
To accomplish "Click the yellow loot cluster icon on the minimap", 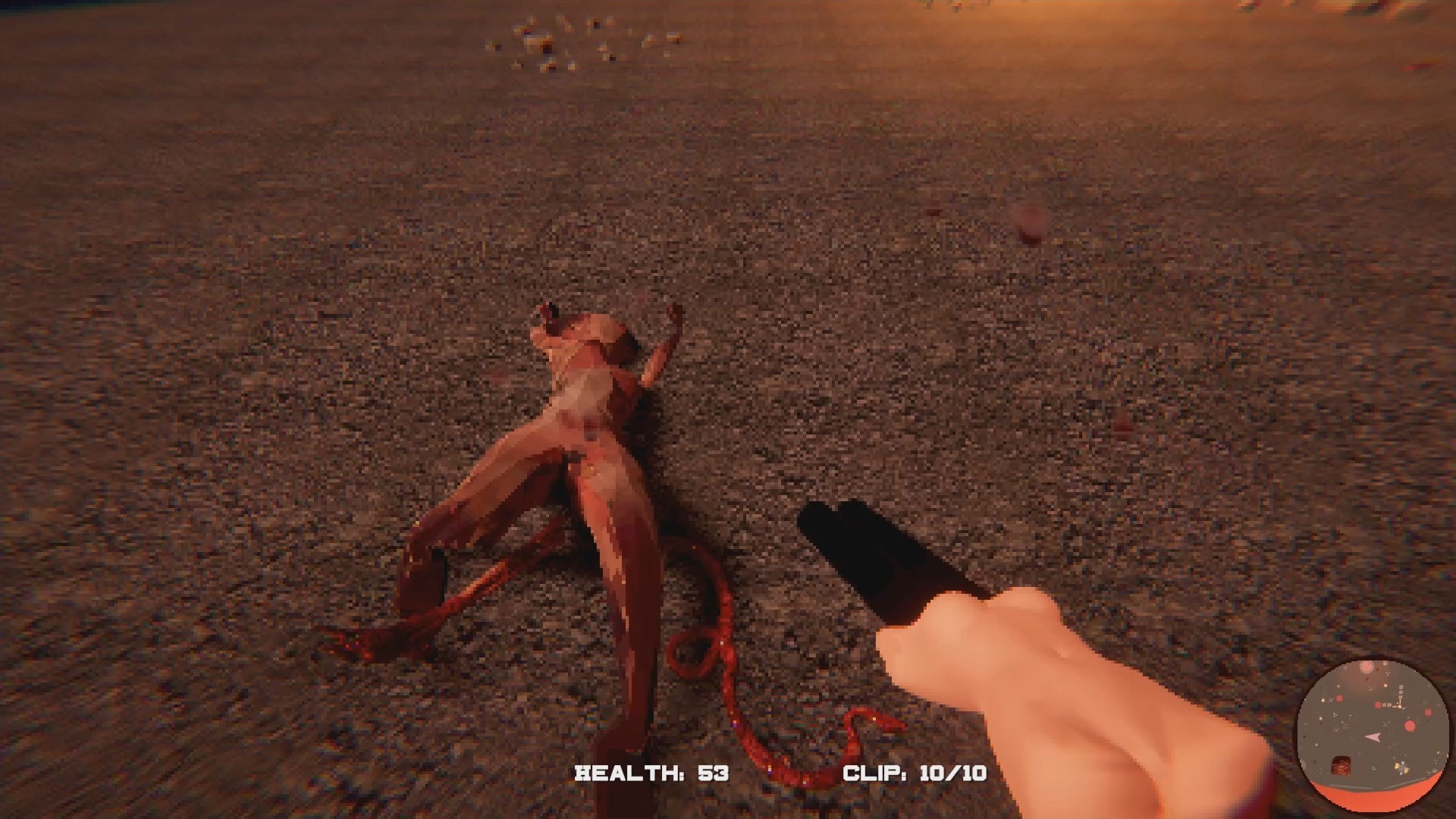I will point(1401,768).
